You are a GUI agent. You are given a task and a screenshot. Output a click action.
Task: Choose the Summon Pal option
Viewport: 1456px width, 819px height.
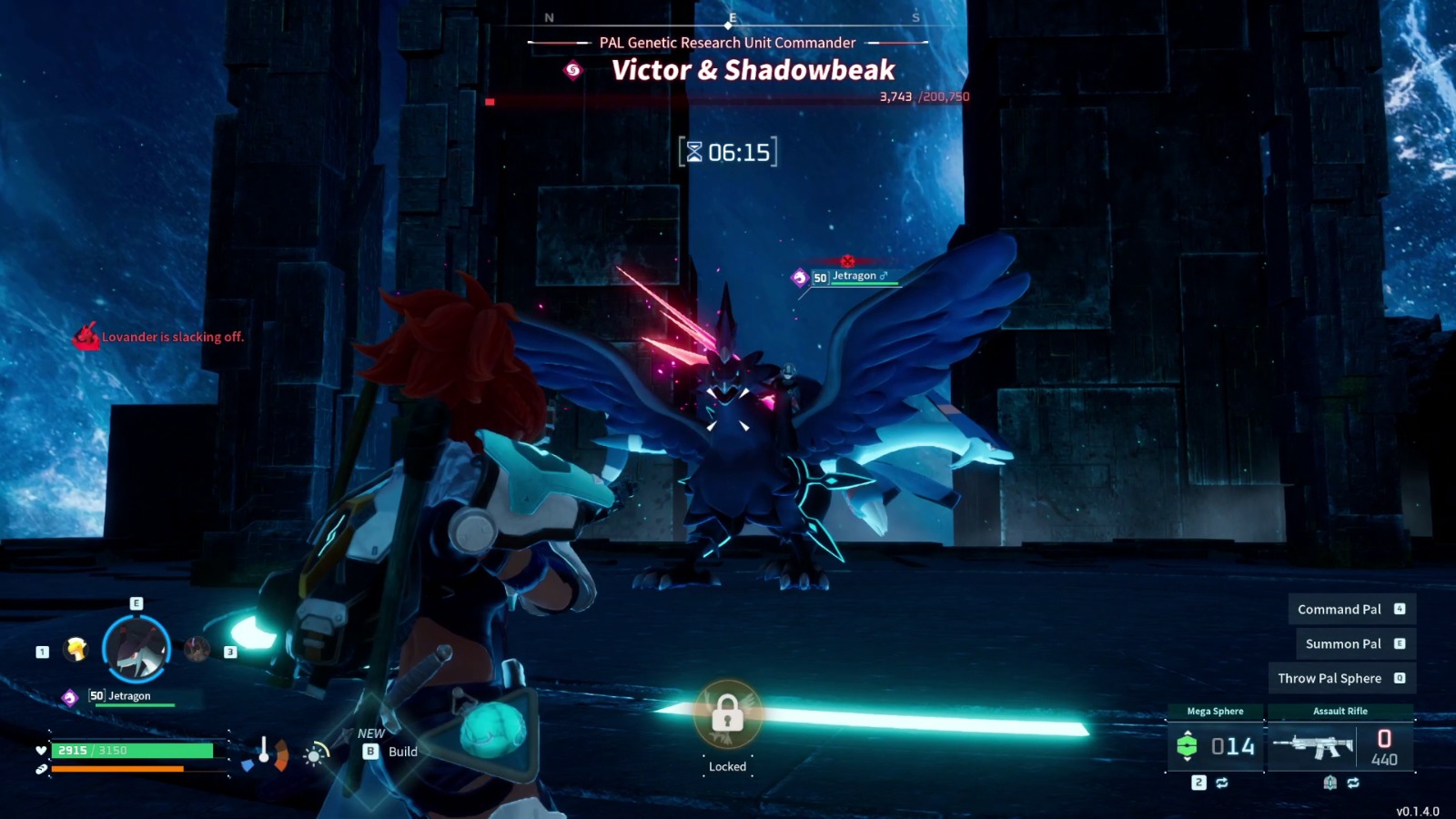pyautogui.click(x=1355, y=643)
